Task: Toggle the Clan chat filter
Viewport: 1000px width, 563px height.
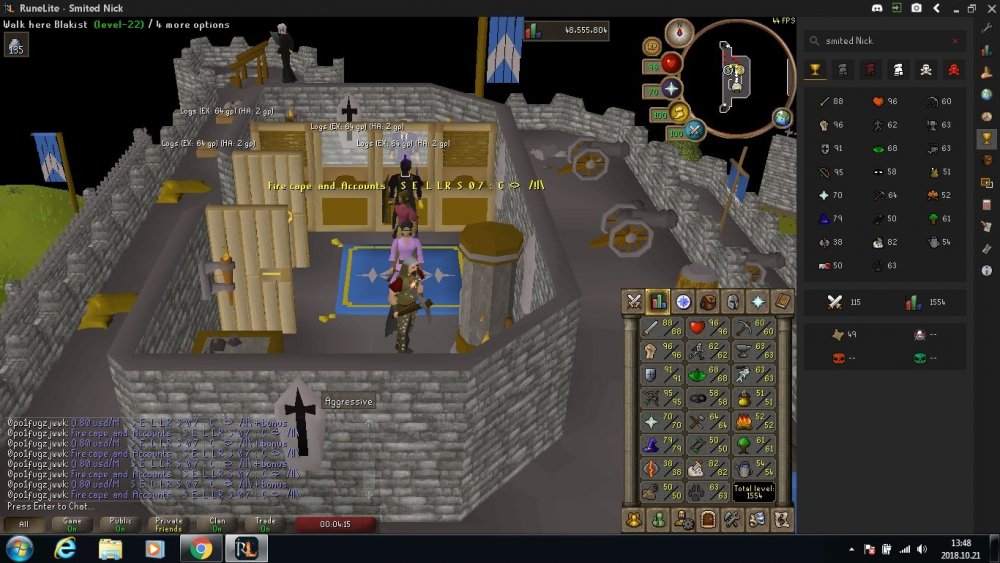Action: tap(218, 523)
